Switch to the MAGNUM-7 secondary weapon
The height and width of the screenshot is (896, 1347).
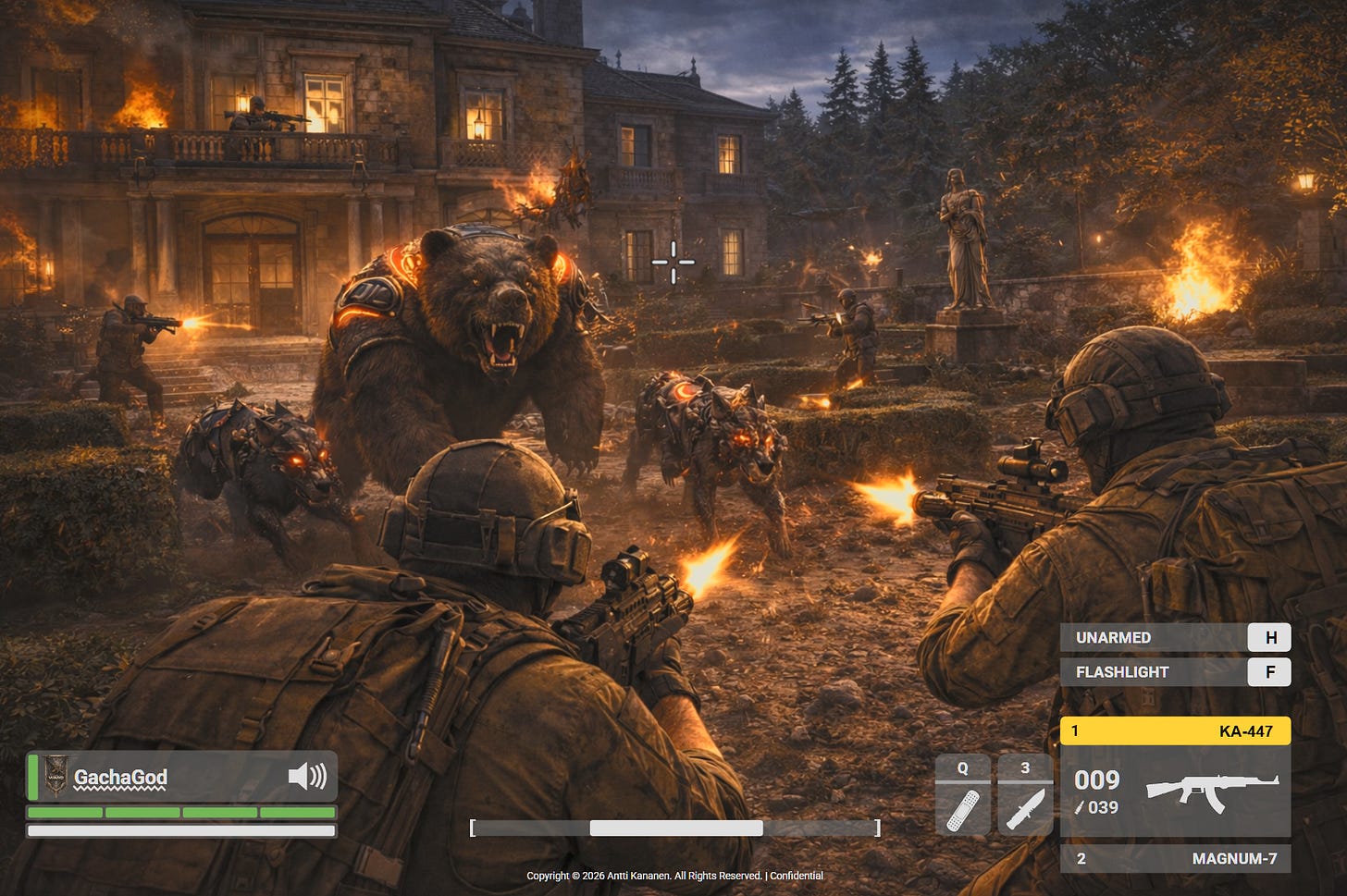click(x=1175, y=858)
